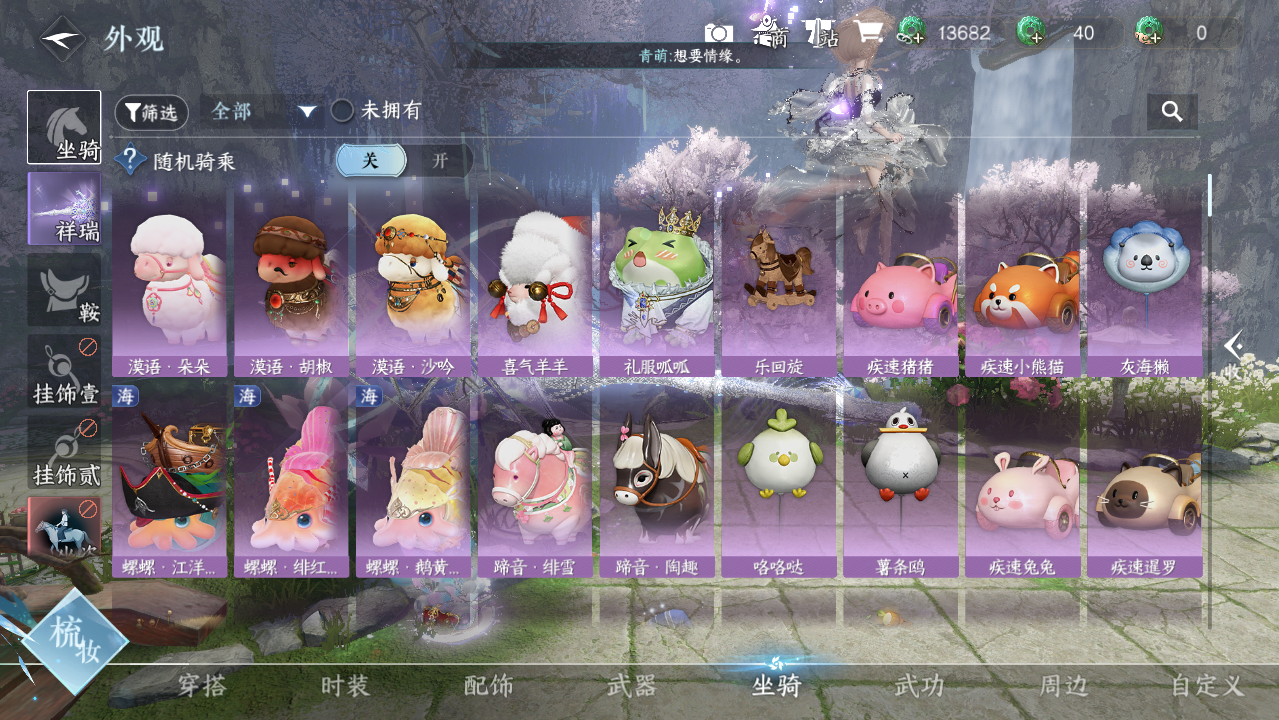Screen dimensions: 1279x720
Task: Open the magnifying glass search
Action: point(1172,111)
